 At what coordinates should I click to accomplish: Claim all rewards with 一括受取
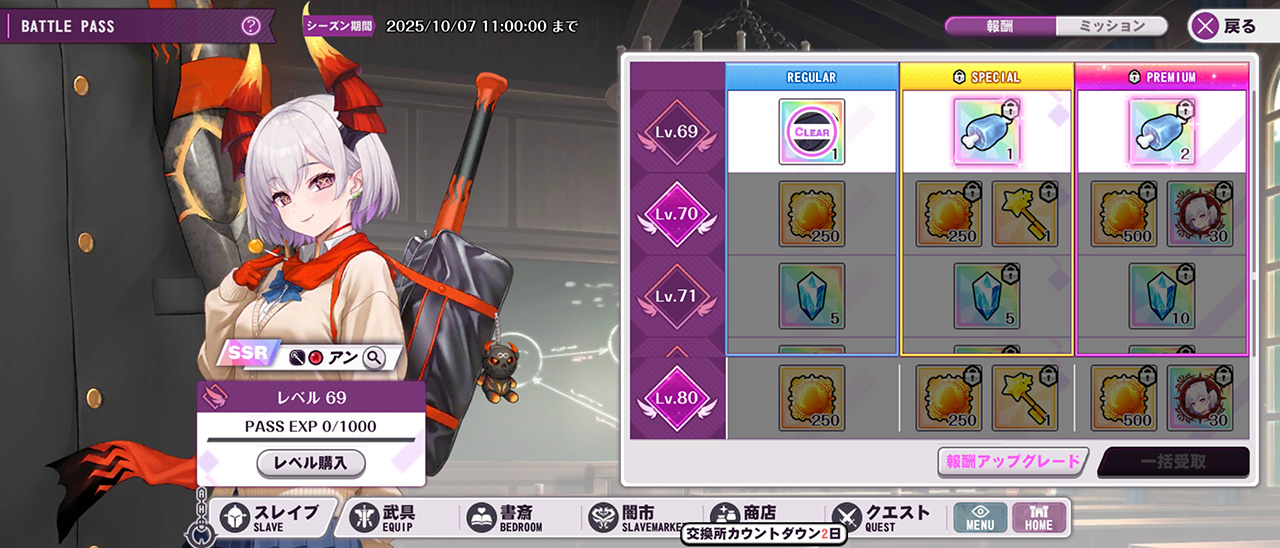[1173, 462]
